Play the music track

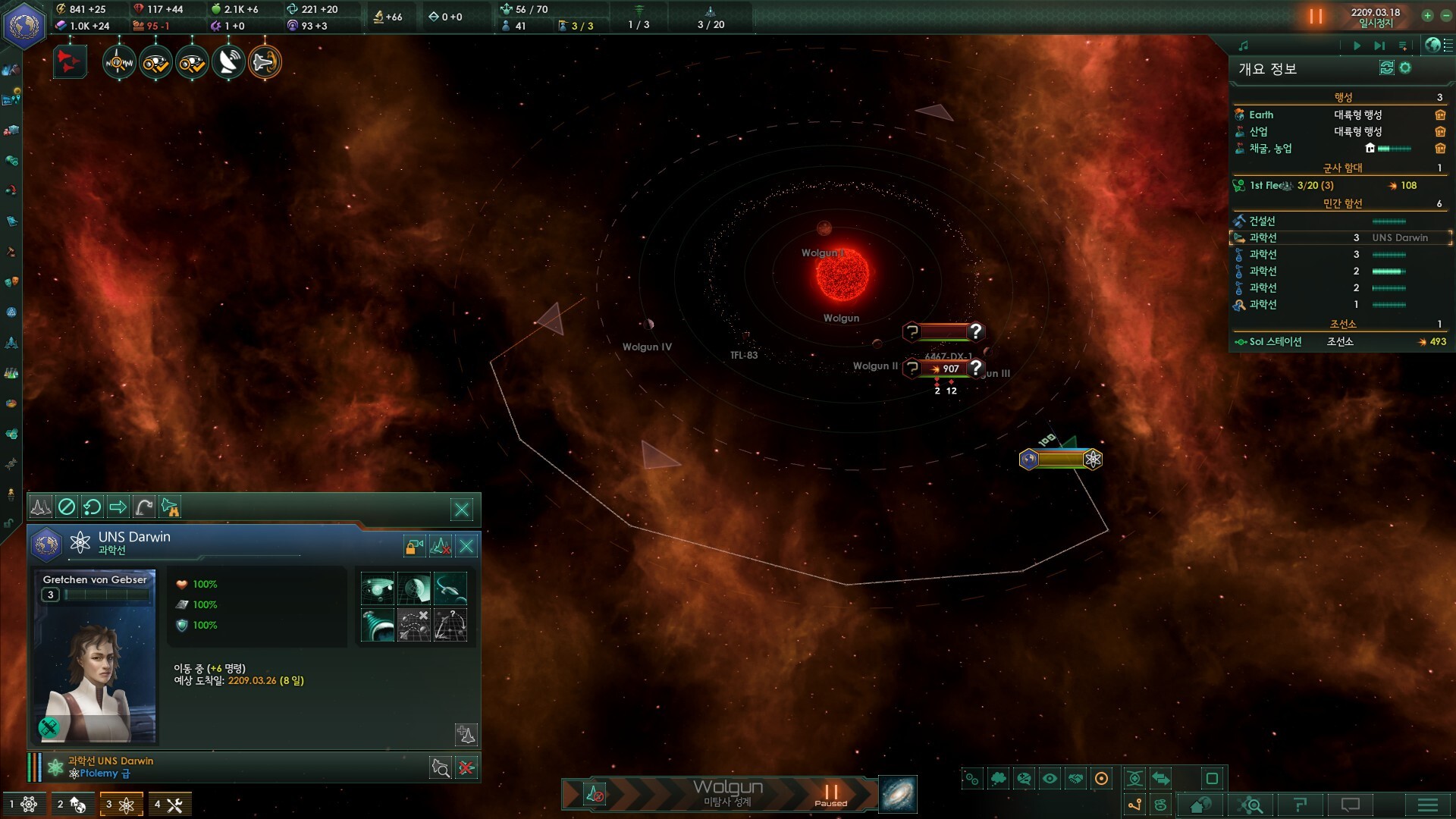[1357, 45]
